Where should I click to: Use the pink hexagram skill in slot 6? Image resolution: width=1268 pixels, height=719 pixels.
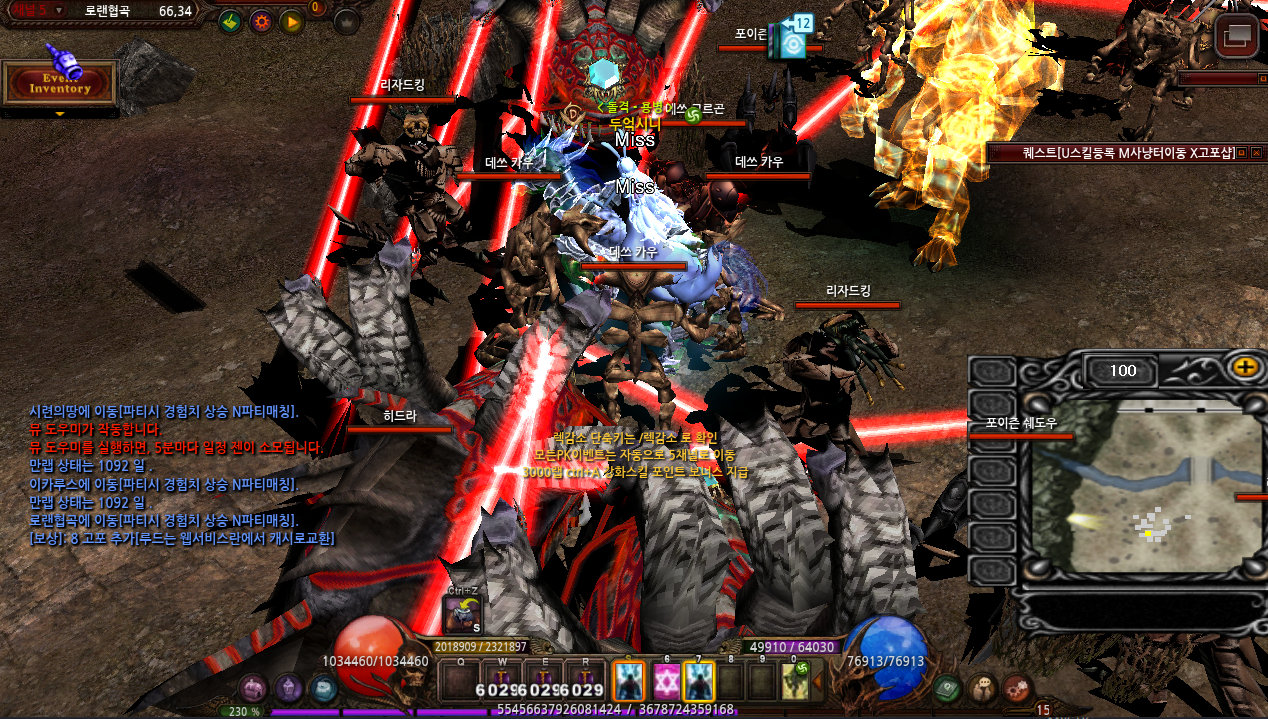pyautogui.click(x=666, y=682)
